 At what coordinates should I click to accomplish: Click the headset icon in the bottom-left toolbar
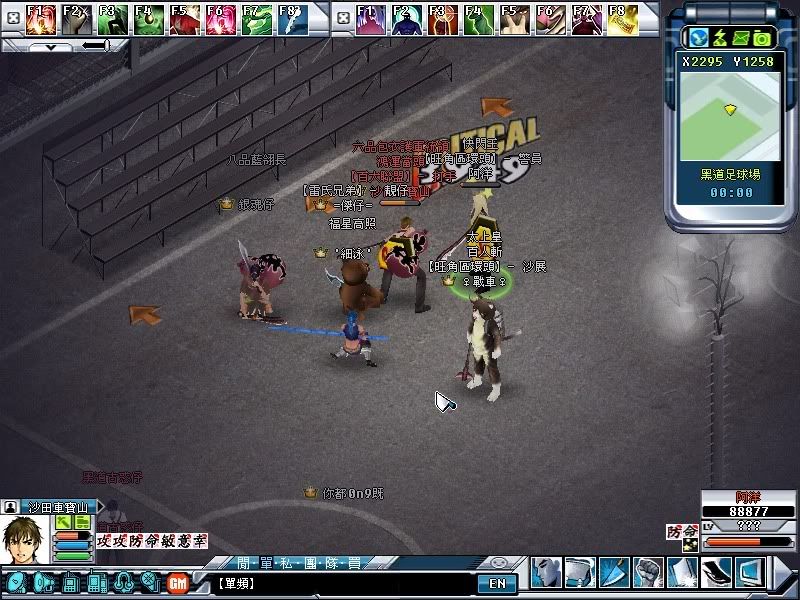click(123, 582)
